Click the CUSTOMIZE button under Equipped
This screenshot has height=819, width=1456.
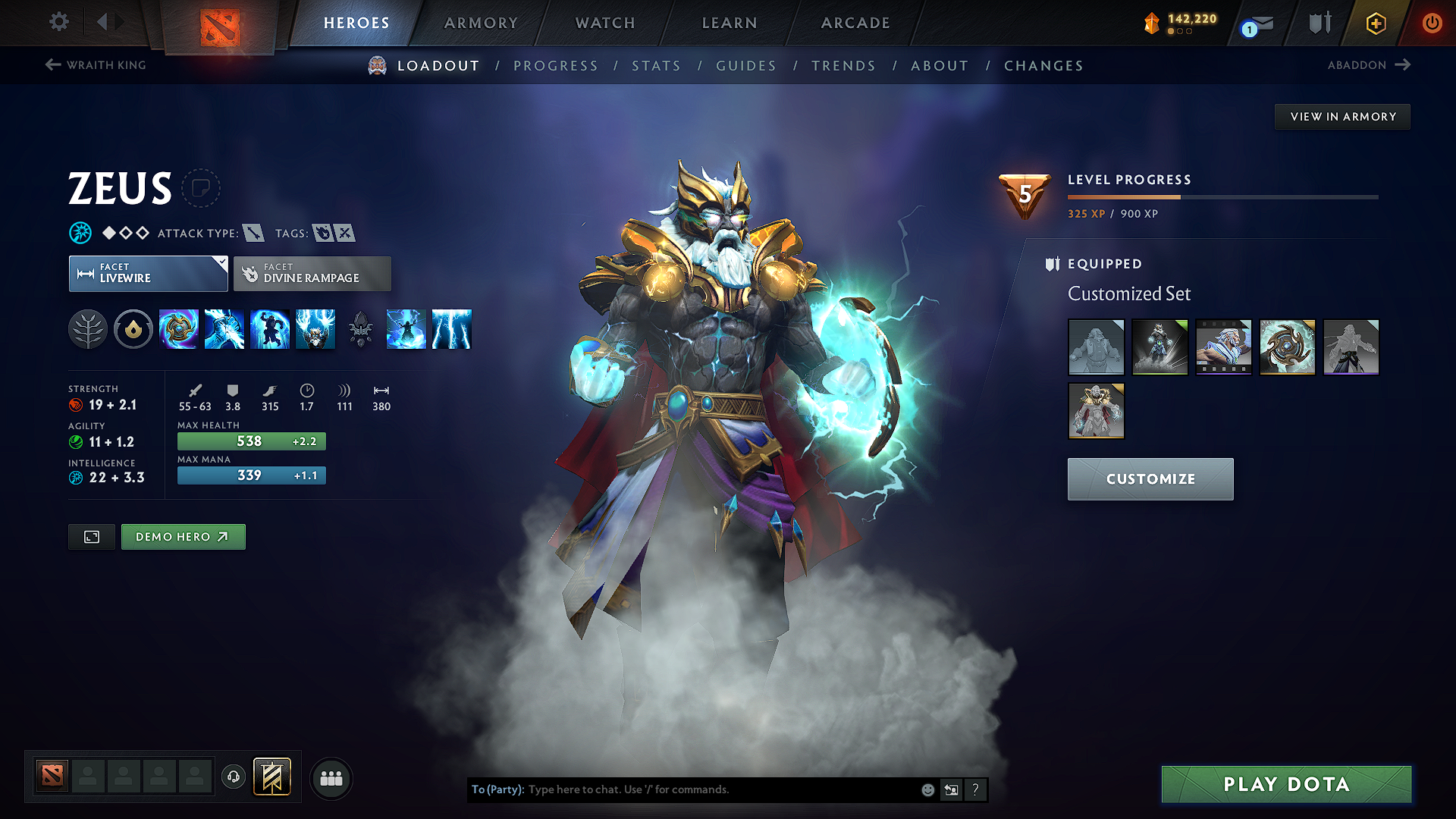click(x=1149, y=479)
